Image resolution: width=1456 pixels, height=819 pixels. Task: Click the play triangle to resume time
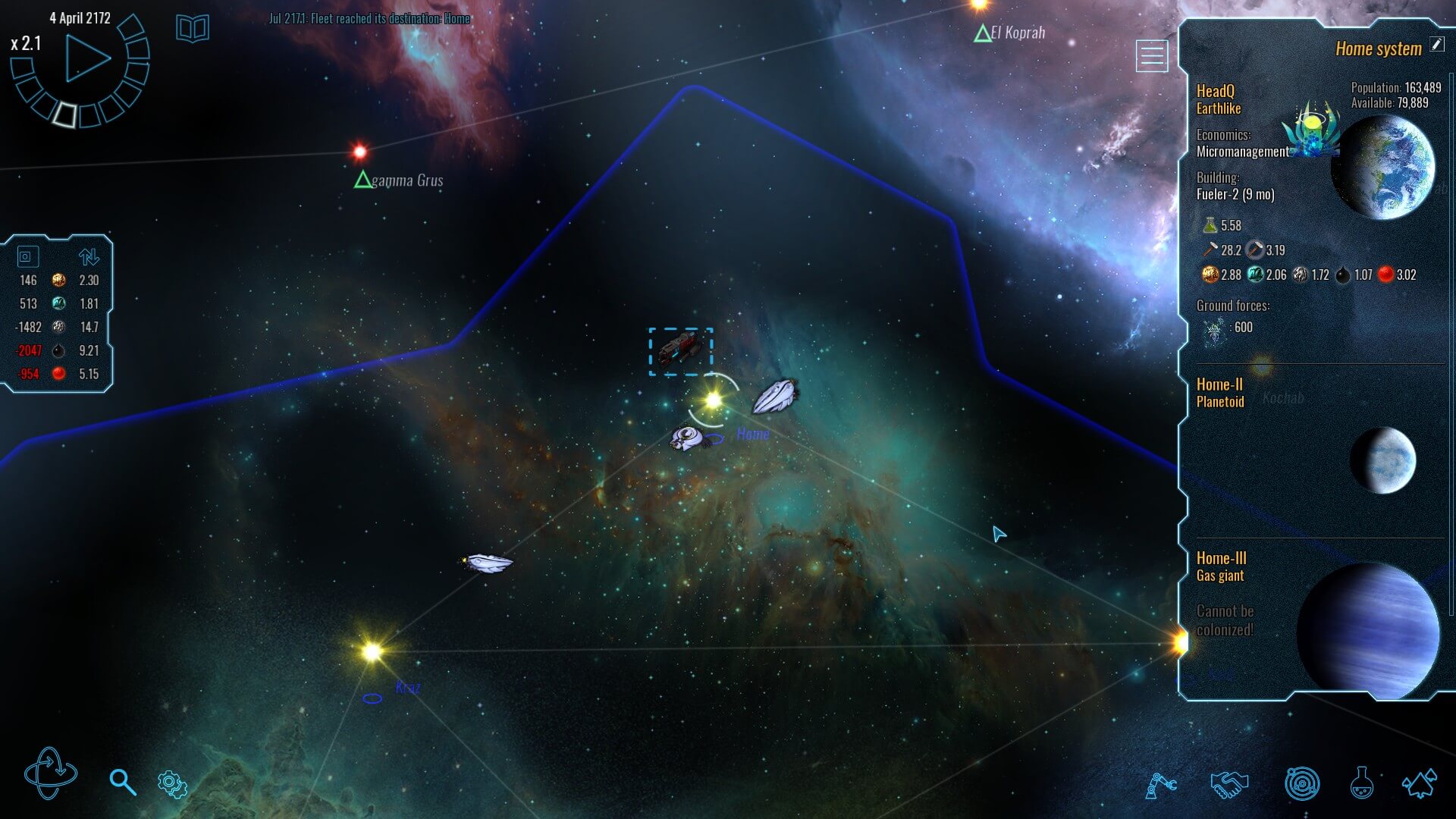tap(86, 58)
